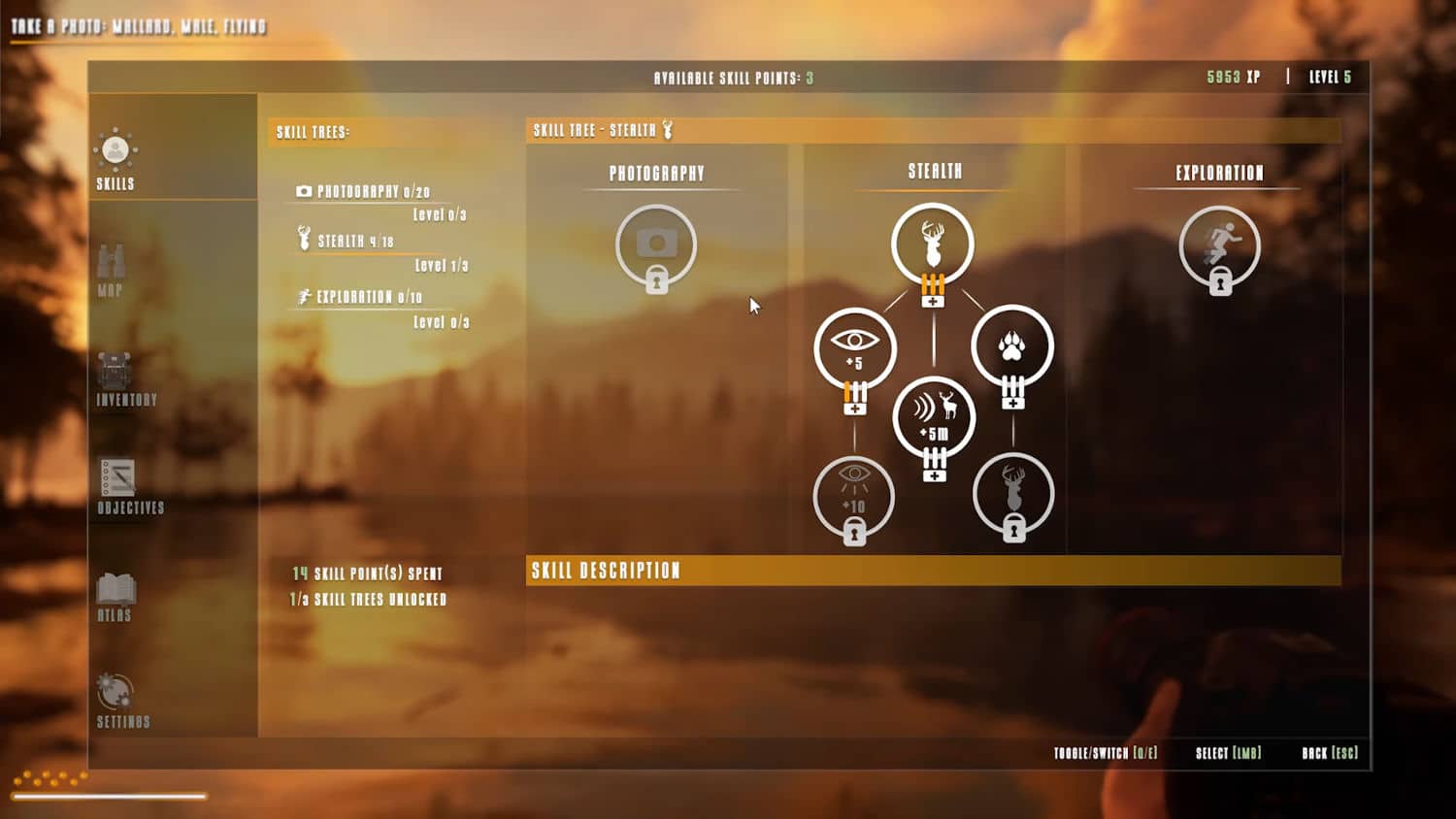The image size is (1456, 819).
Task: Select the +5m sound range skill
Action: coord(934,415)
